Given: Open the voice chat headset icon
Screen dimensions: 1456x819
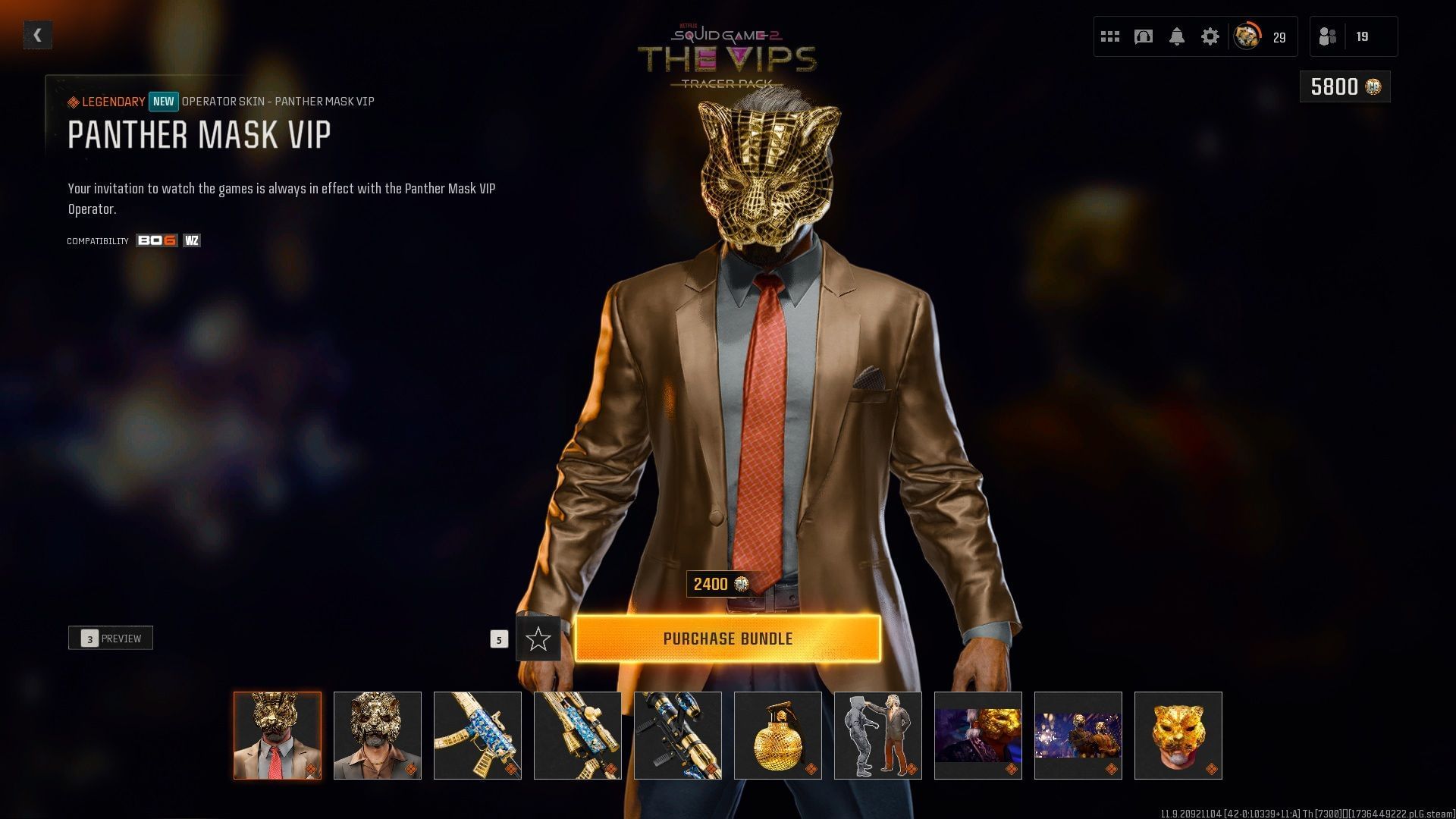Looking at the screenshot, I should (1144, 36).
